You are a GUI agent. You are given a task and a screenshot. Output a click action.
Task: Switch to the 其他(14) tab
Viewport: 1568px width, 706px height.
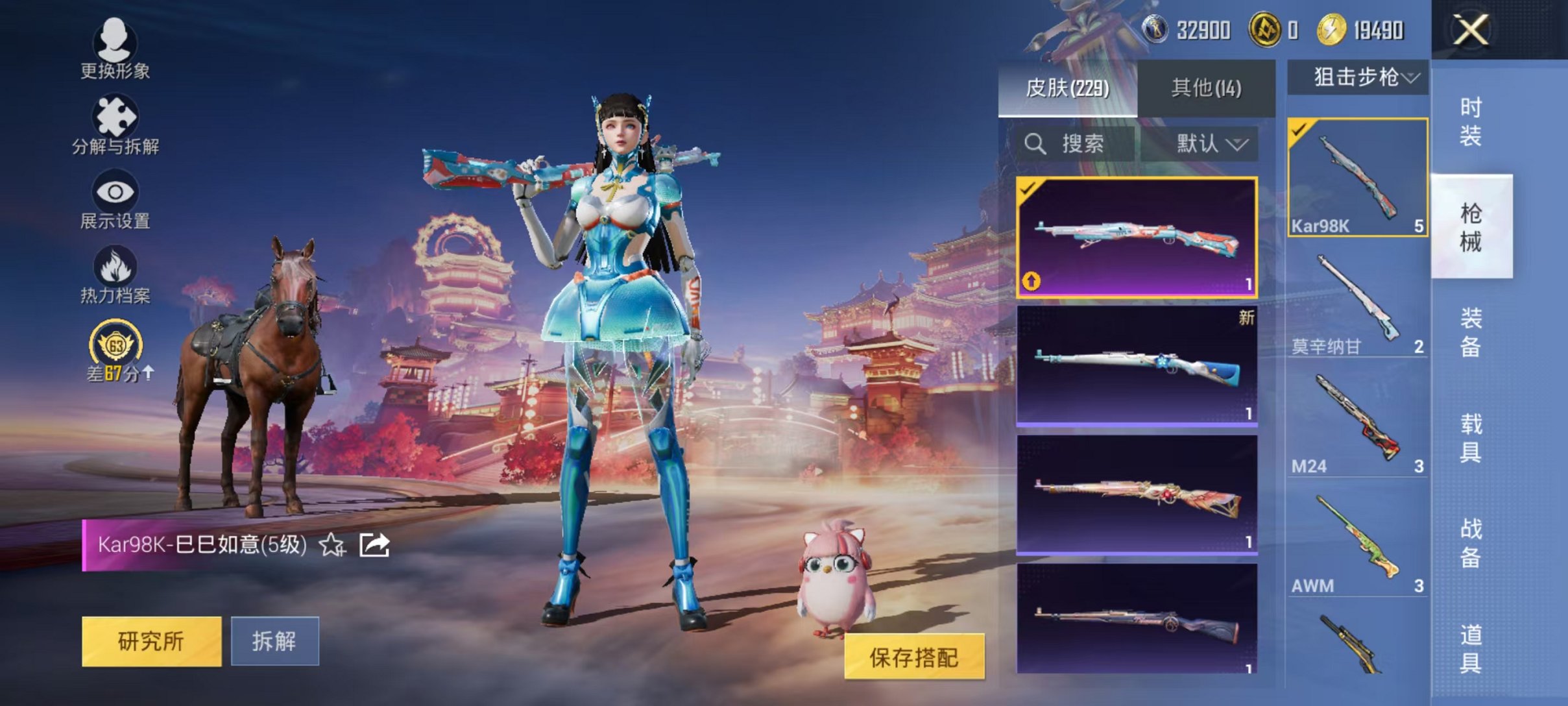point(1205,89)
